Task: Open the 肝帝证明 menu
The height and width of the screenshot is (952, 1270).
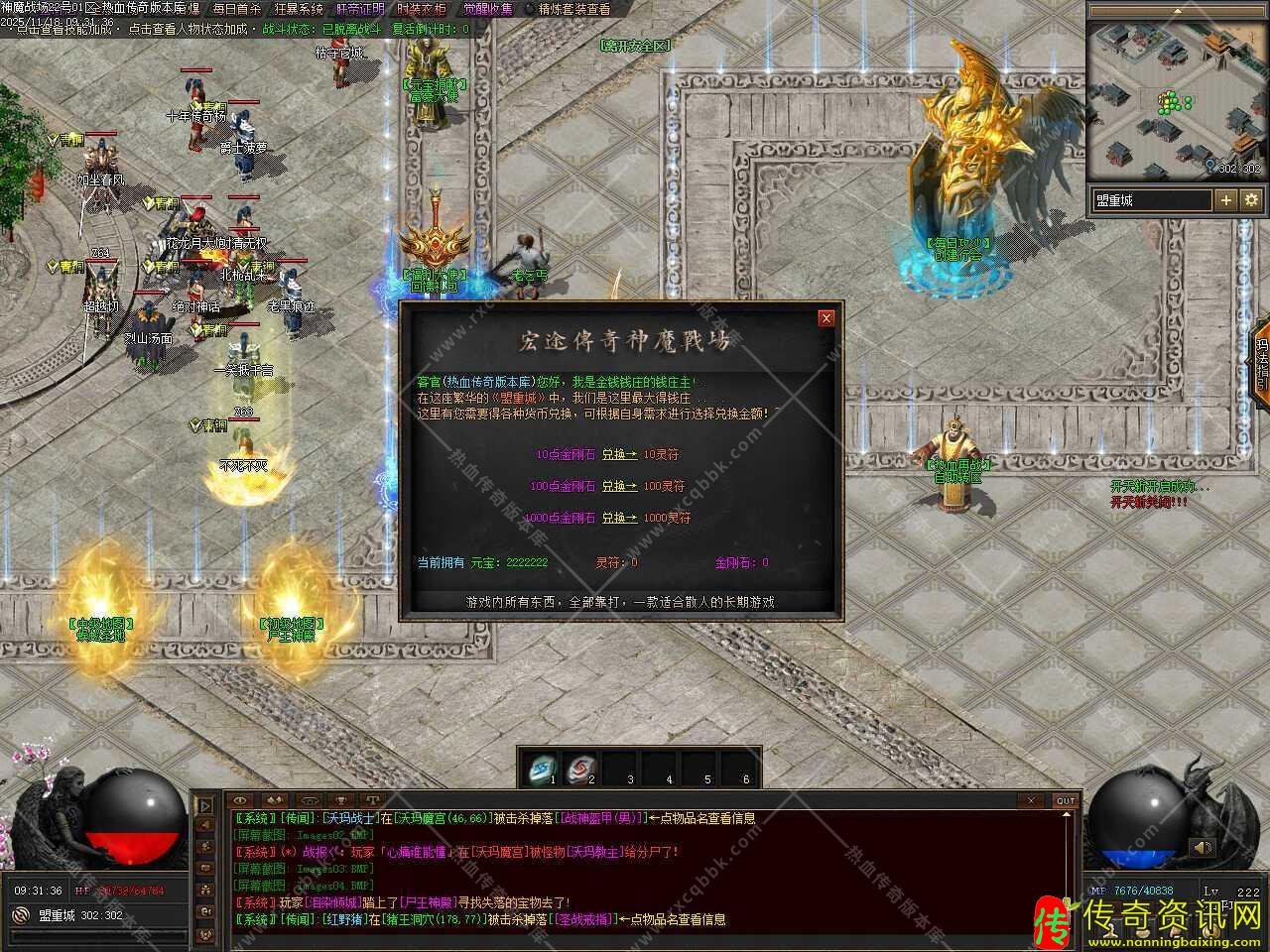Action: (359, 9)
